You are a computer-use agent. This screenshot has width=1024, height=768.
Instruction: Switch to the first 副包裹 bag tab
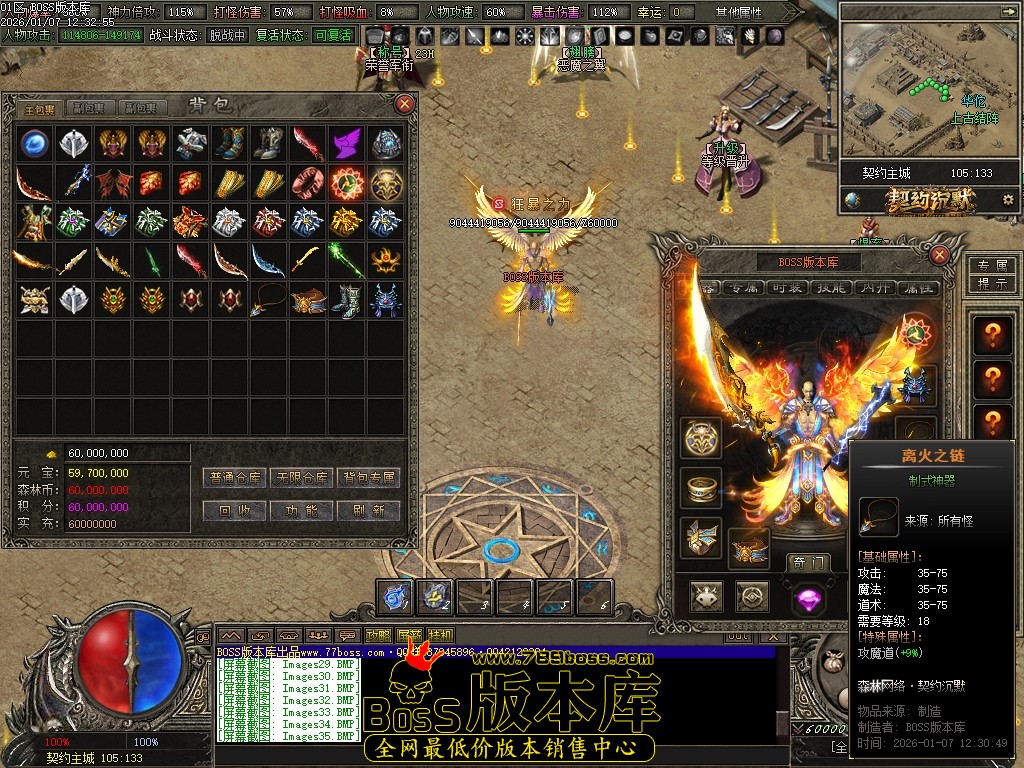[x=89, y=108]
